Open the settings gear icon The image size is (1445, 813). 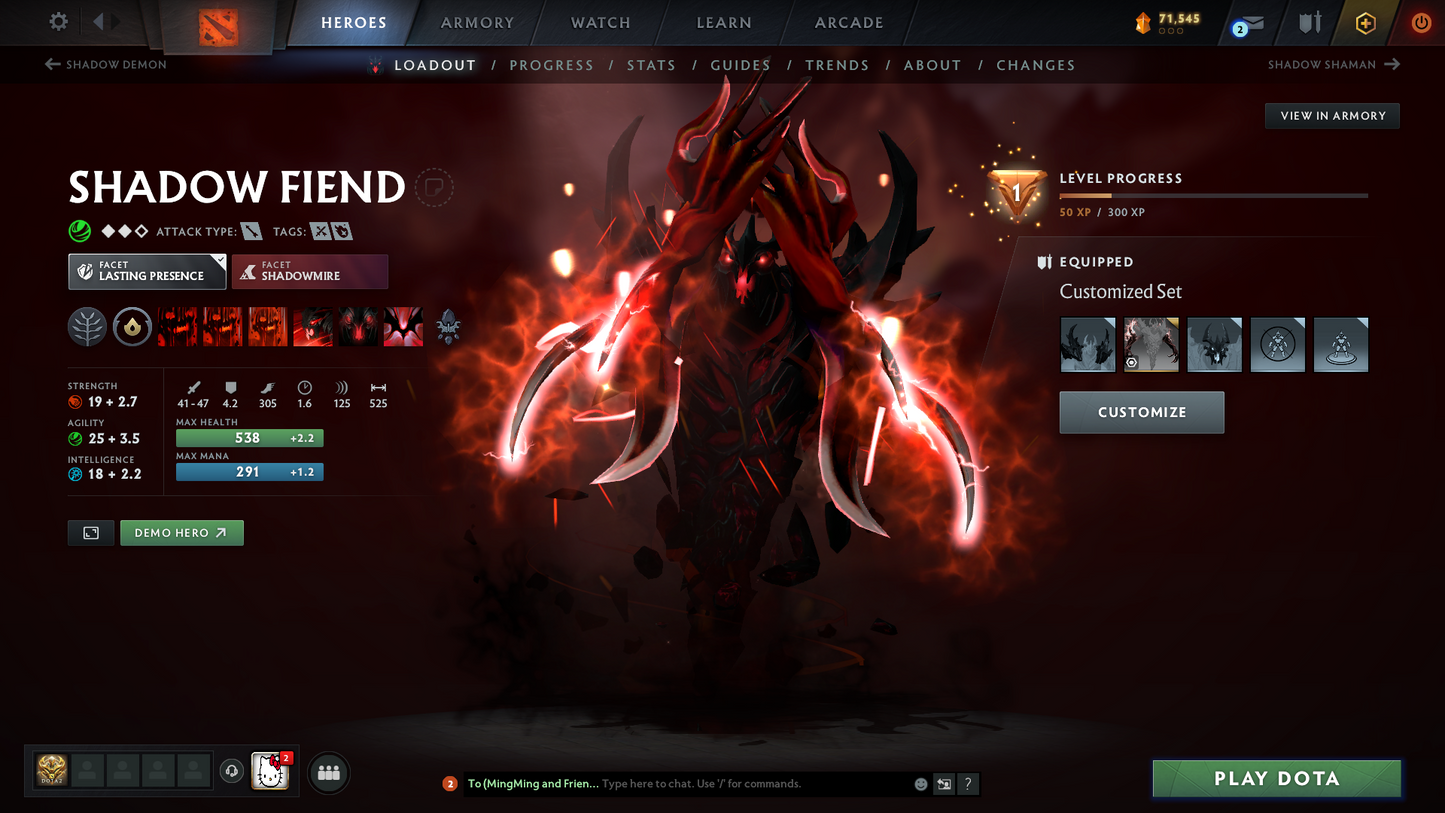coord(57,21)
